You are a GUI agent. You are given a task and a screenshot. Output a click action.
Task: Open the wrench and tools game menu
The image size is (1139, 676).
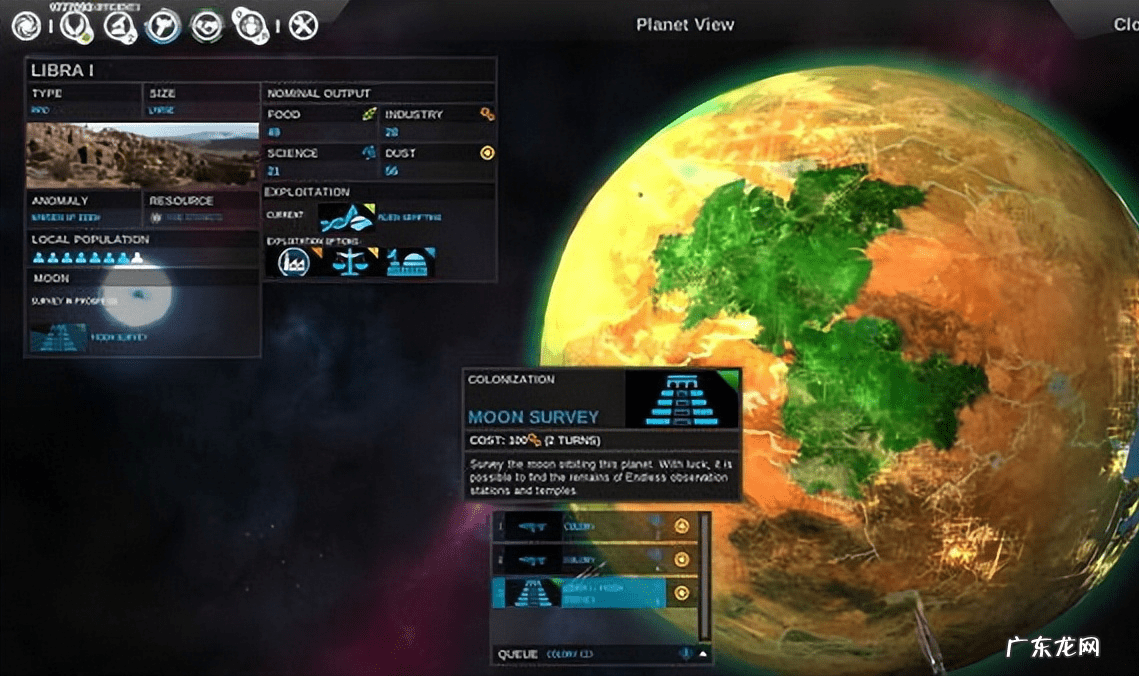click(303, 25)
